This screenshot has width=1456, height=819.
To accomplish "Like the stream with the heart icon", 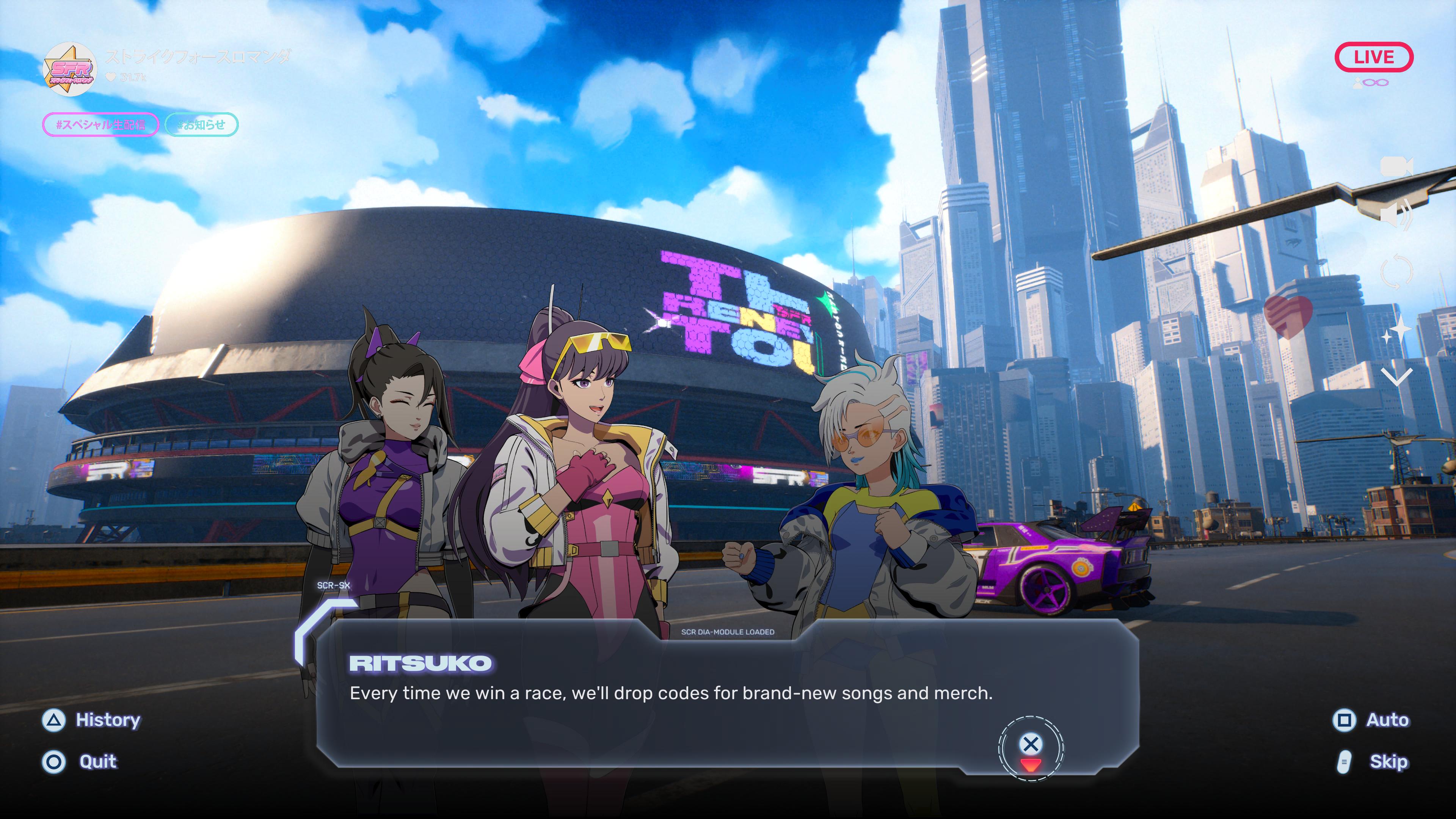I will point(1289,317).
